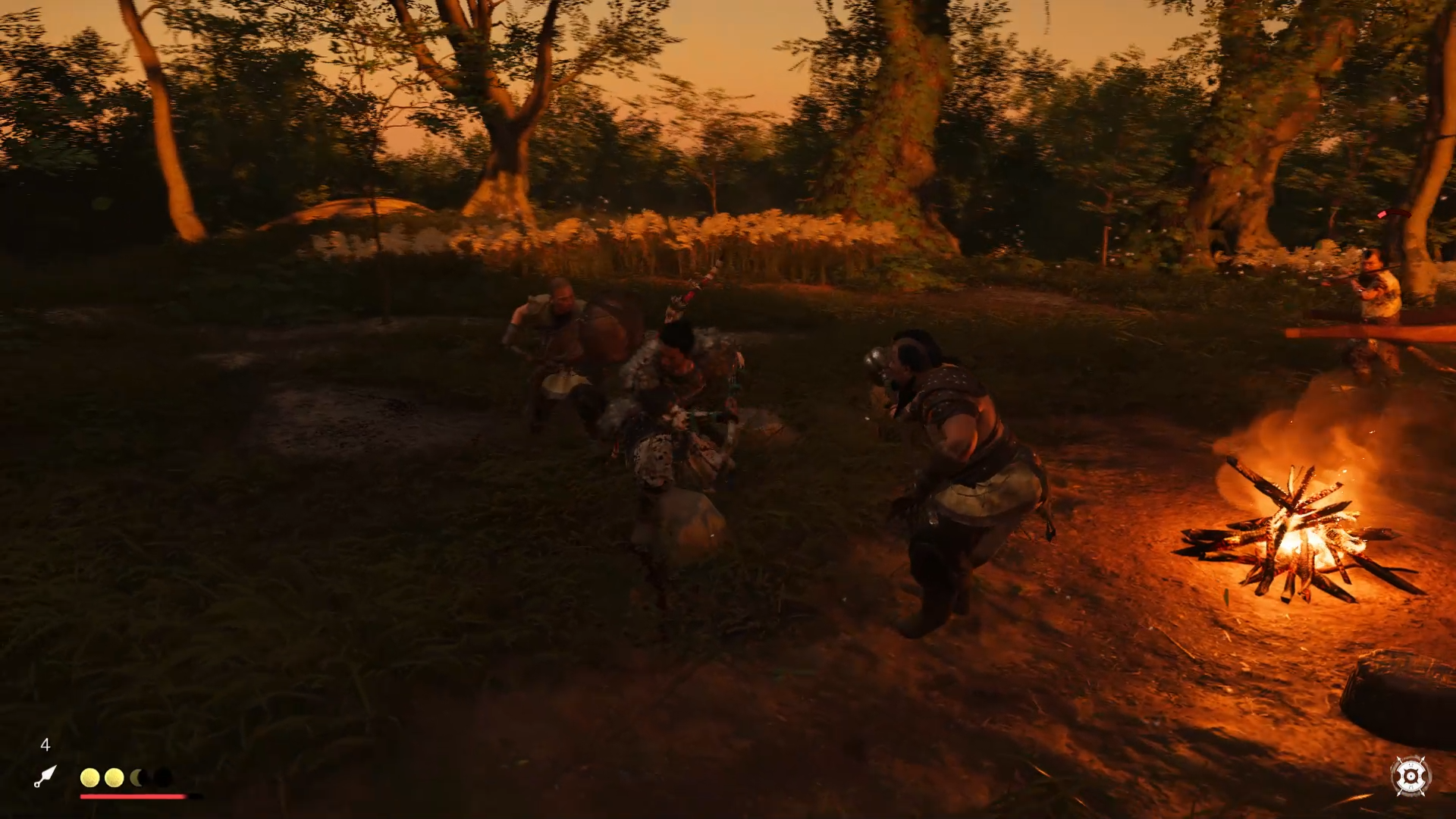Toggle the second full resolve orb
1456x819 pixels.
114,778
